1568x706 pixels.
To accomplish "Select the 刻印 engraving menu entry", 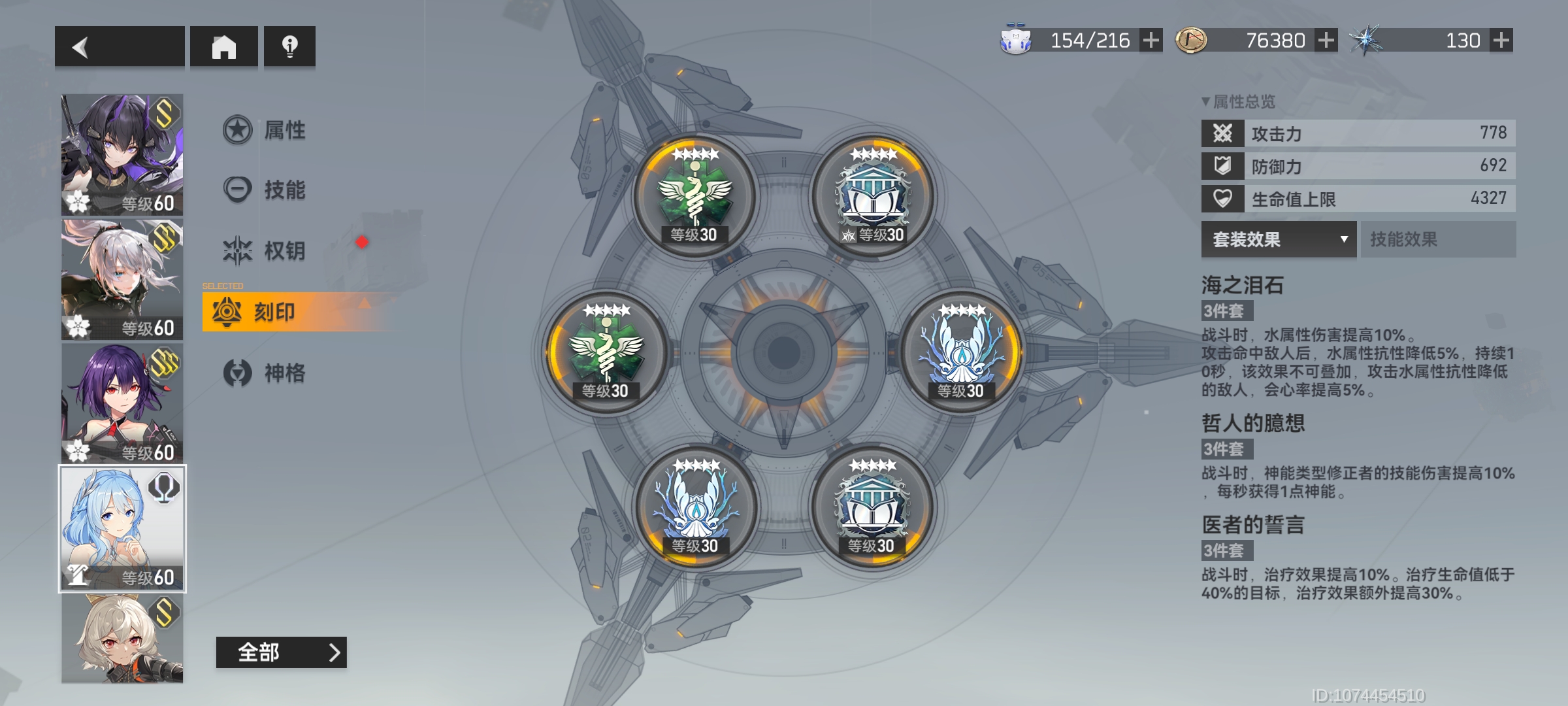I will 274,312.
